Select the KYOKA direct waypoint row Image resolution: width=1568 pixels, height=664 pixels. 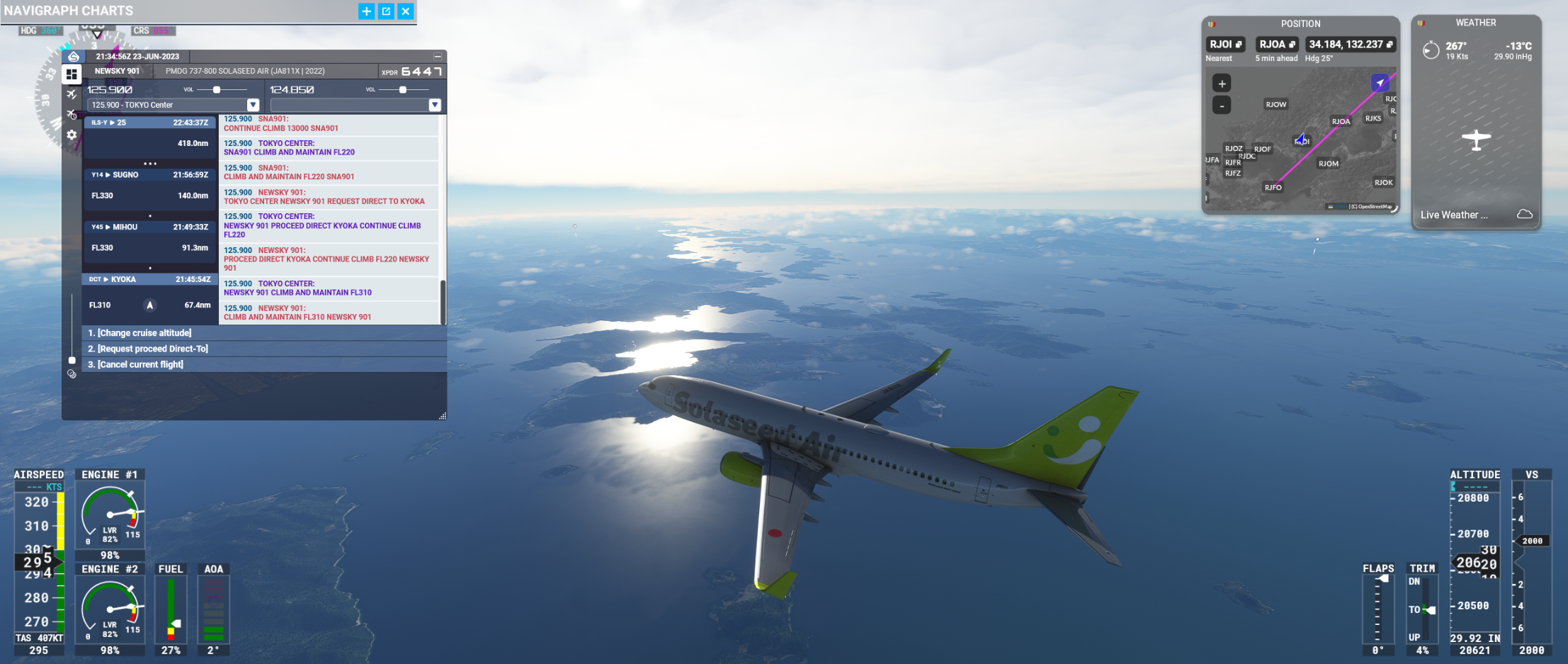[x=149, y=279]
